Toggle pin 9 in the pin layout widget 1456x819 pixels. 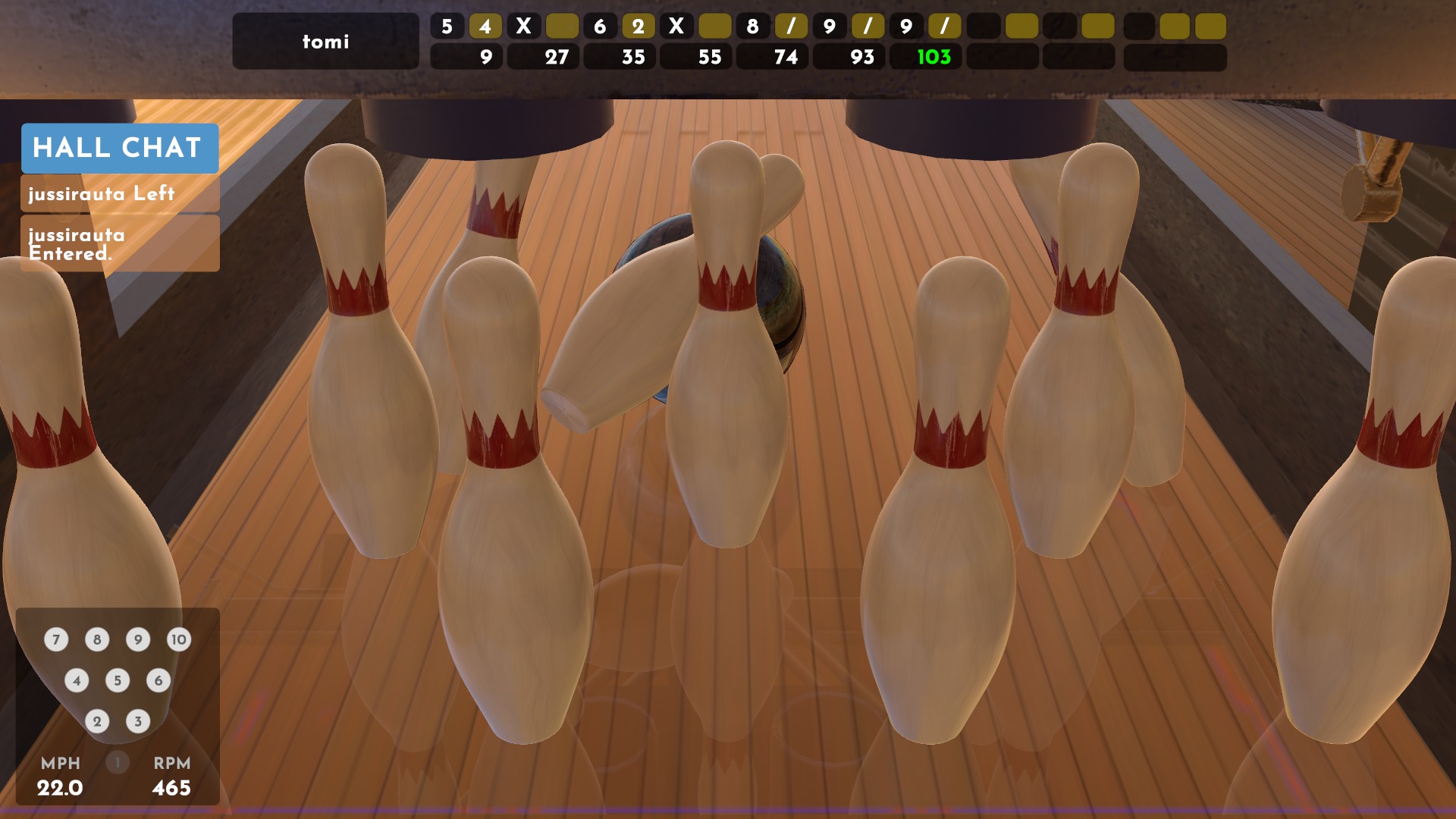click(x=137, y=639)
